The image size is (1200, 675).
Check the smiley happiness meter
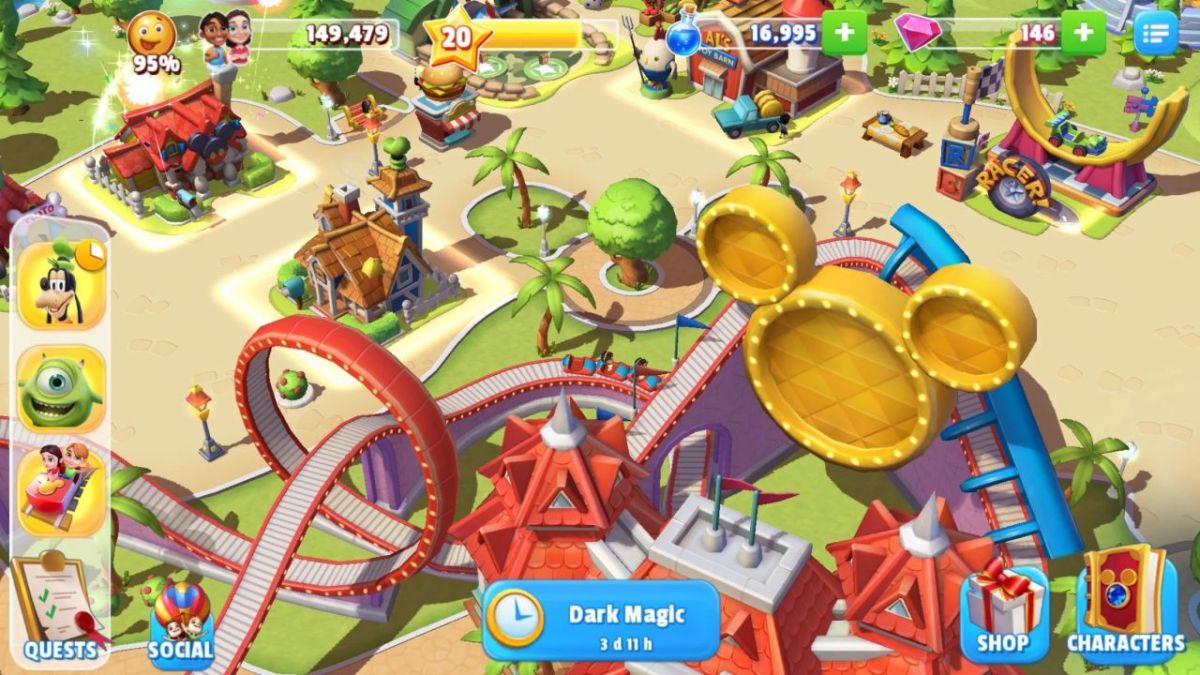pos(153,38)
